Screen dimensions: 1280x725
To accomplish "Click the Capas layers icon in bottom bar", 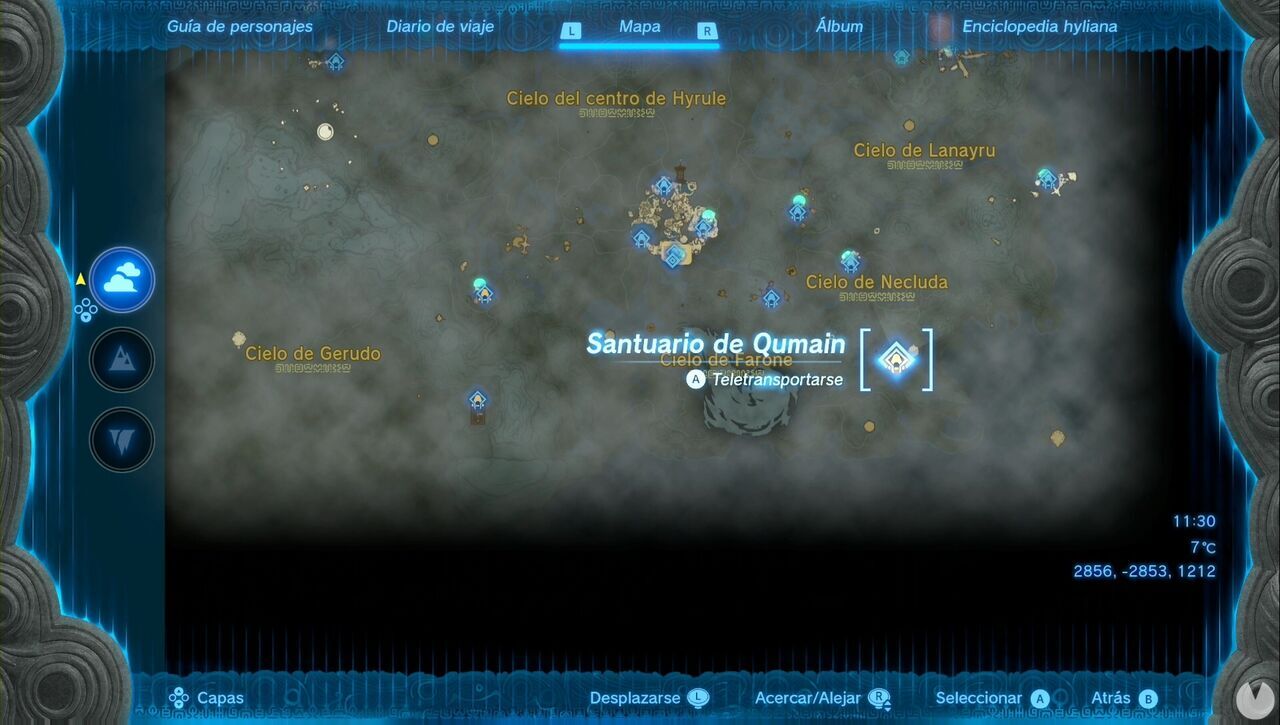I will coord(178,697).
